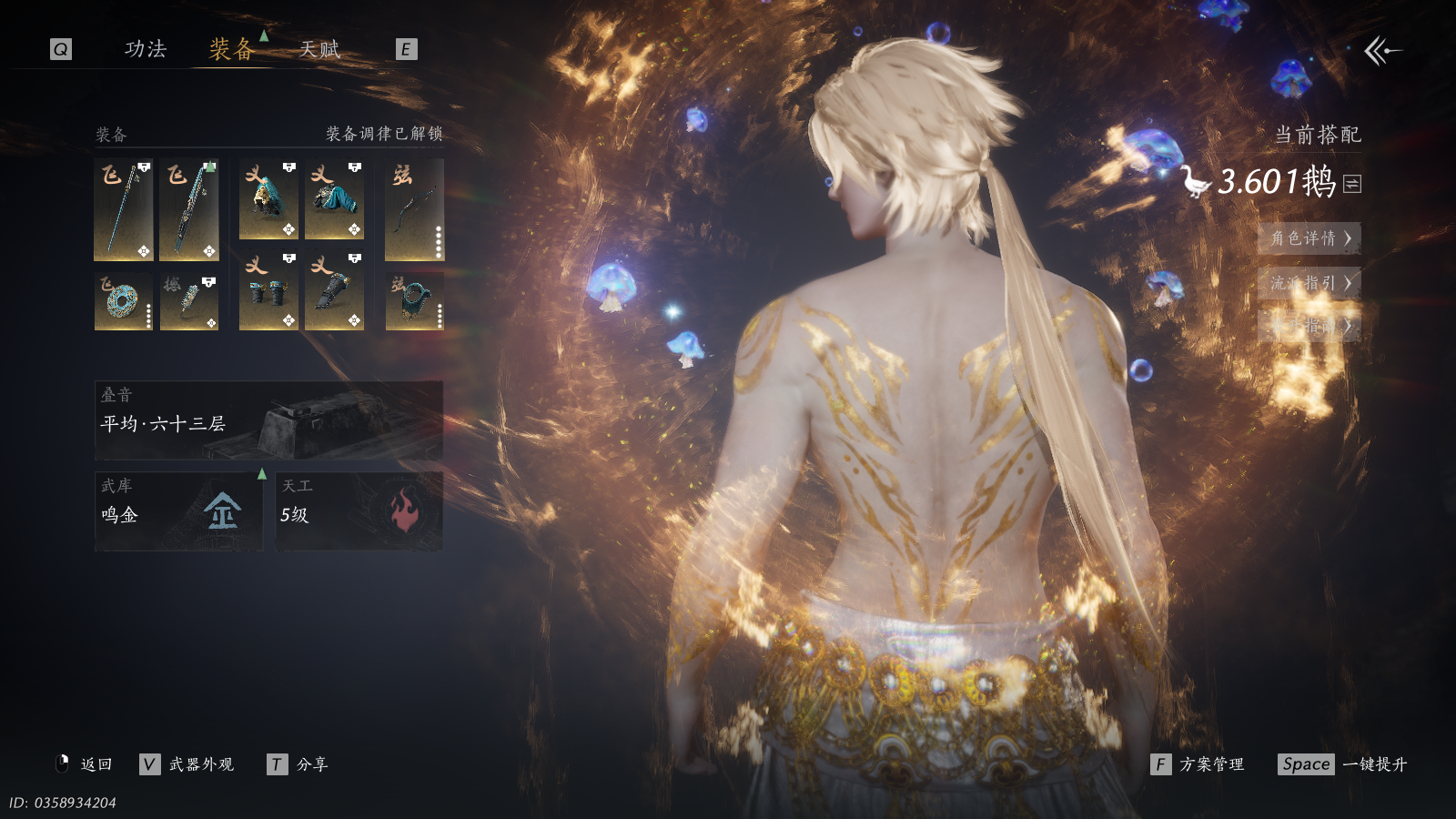
Task: Open the 武库 鸣金 arsenal panel
Action: [178, 511]
